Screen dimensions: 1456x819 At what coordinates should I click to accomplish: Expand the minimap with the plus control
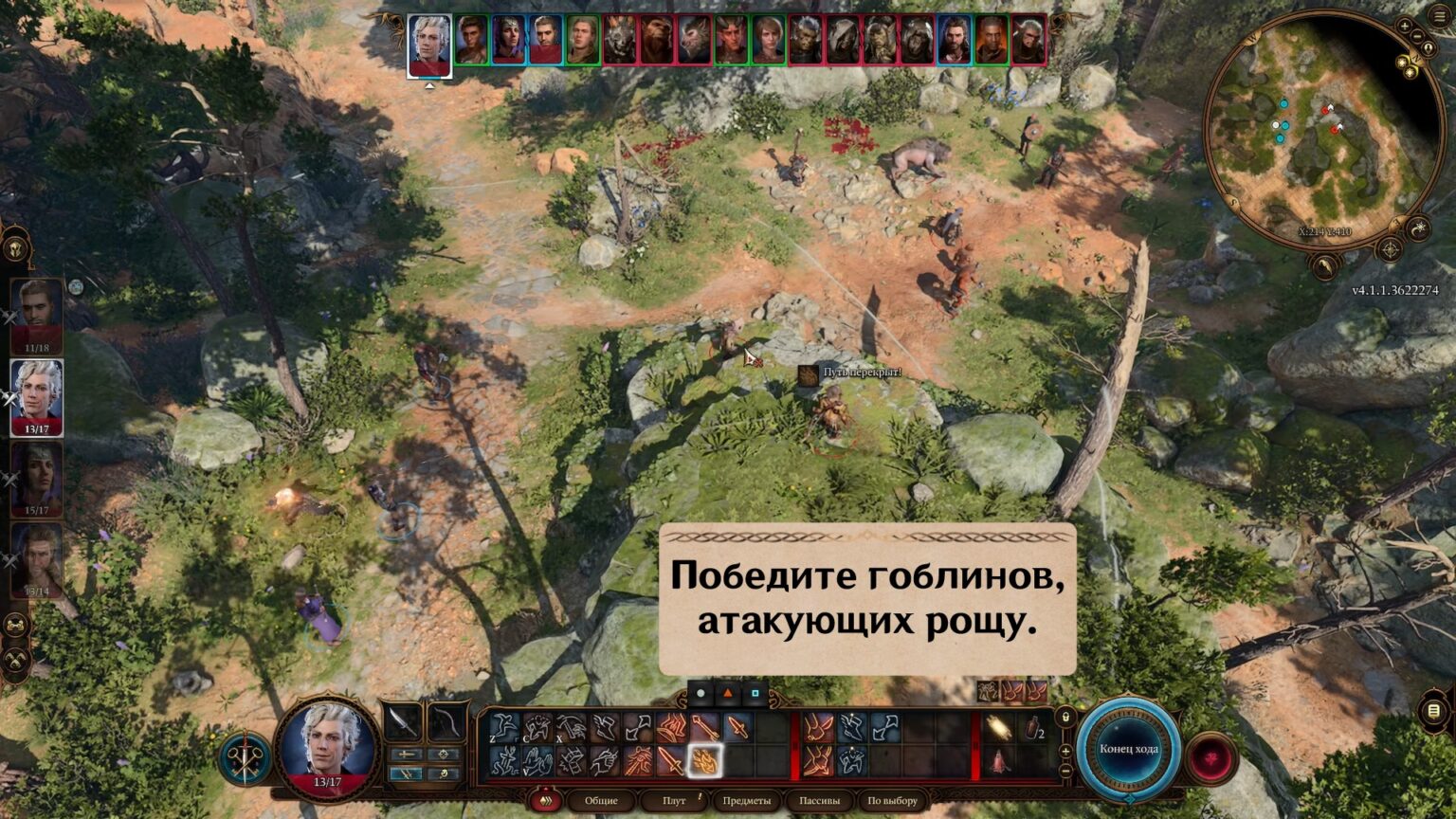1404,26
